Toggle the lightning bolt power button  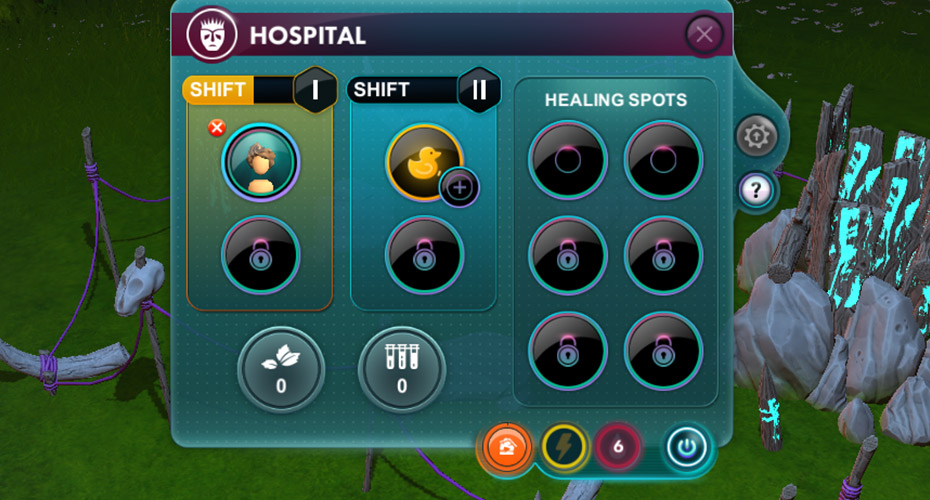point(563,447)
